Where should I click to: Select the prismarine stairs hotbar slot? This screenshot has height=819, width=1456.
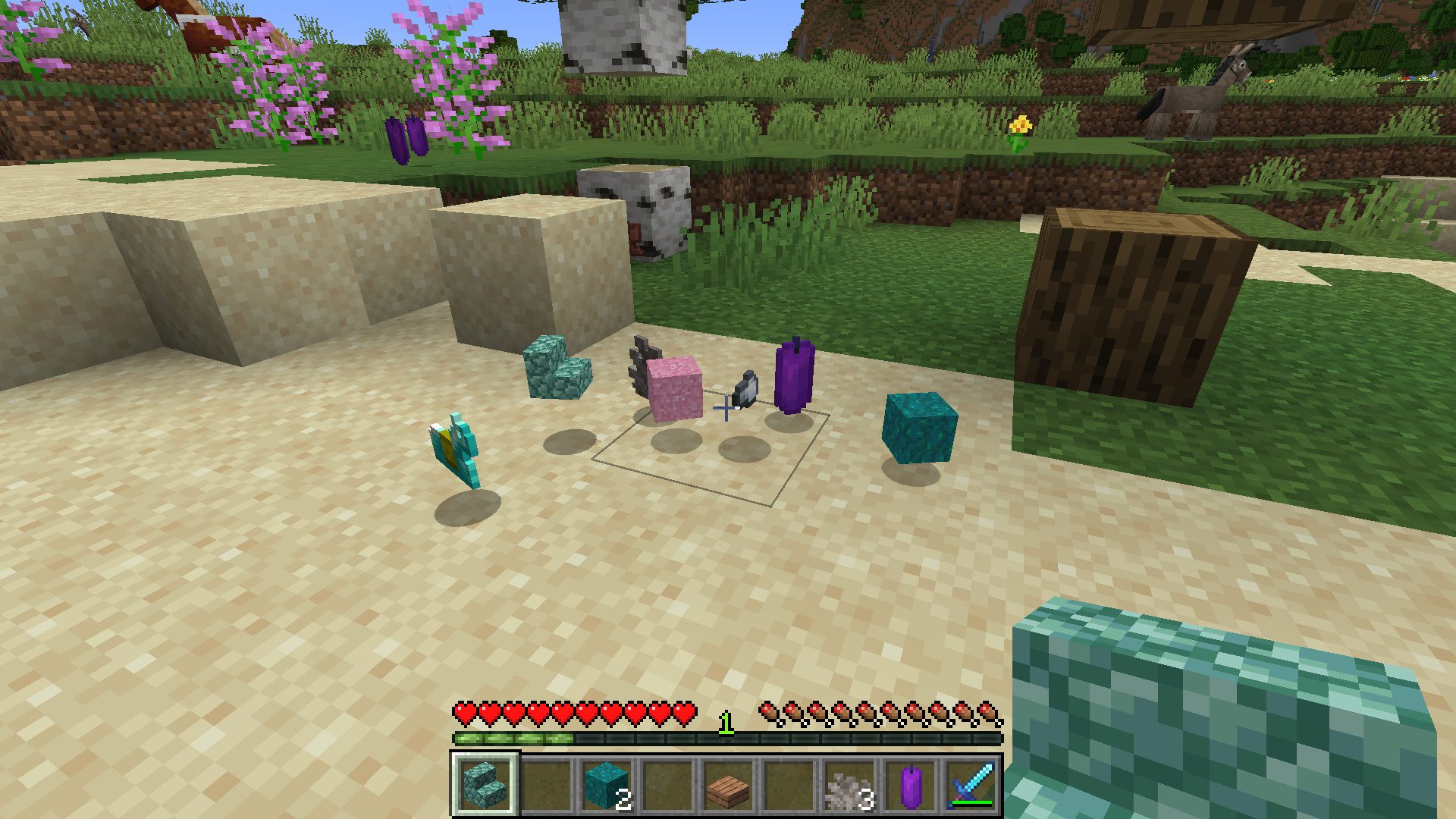click(485, 786)
